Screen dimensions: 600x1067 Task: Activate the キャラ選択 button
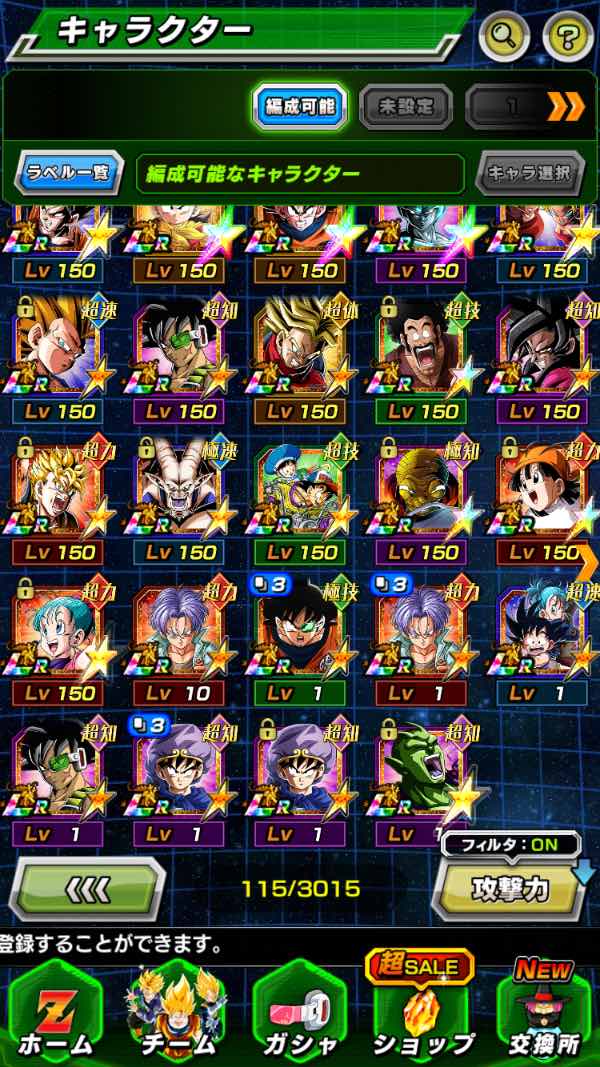tap(529, 173)
